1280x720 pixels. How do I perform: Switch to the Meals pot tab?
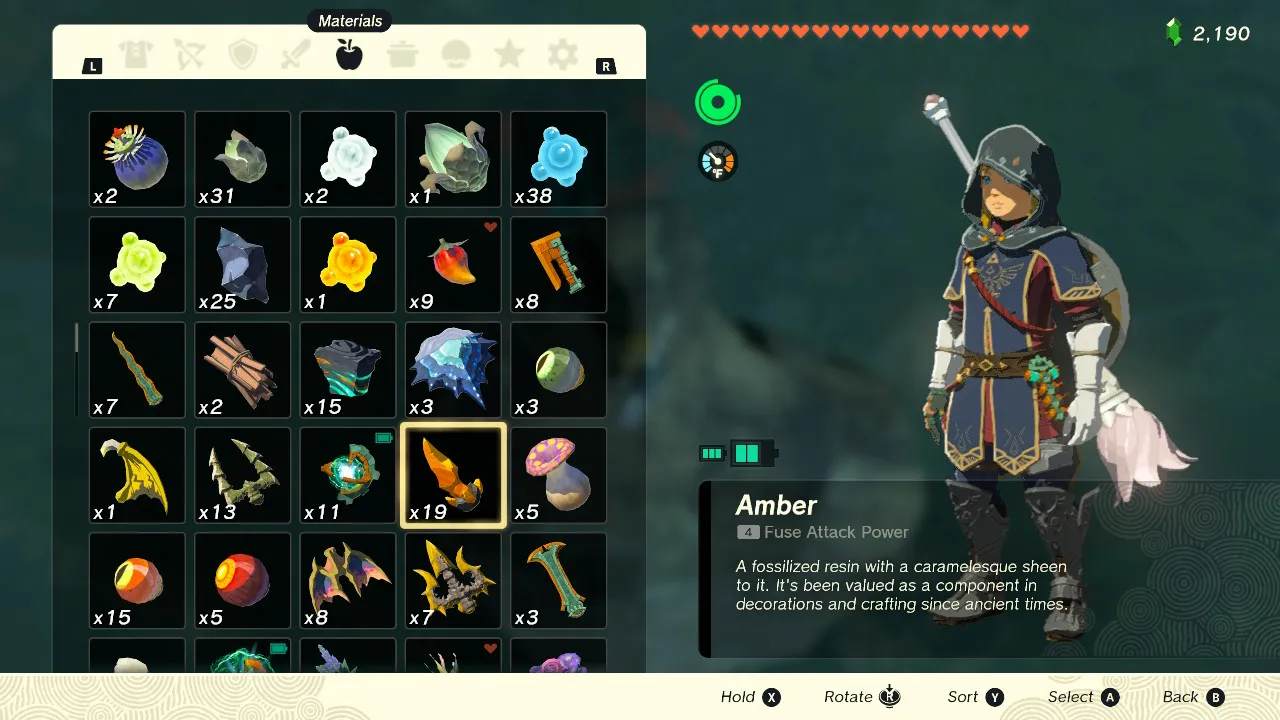tap(403, 56)
